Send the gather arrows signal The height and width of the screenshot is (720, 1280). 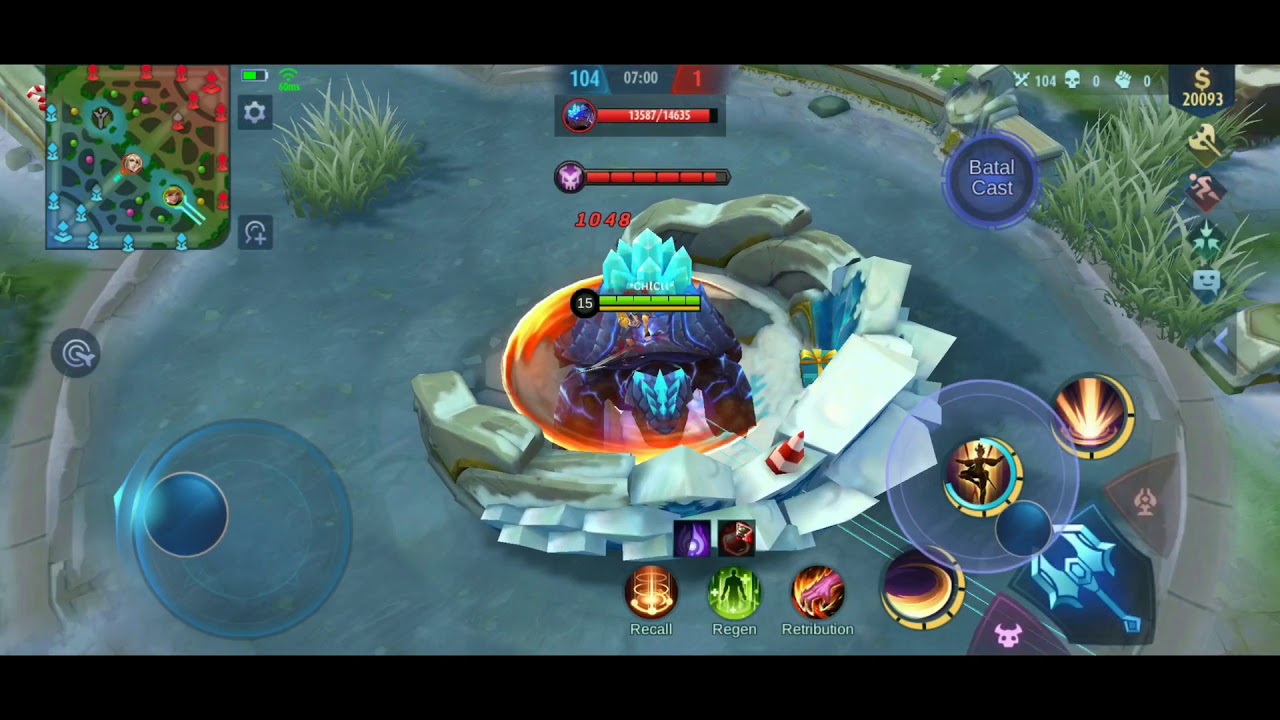coord(1206,238)
